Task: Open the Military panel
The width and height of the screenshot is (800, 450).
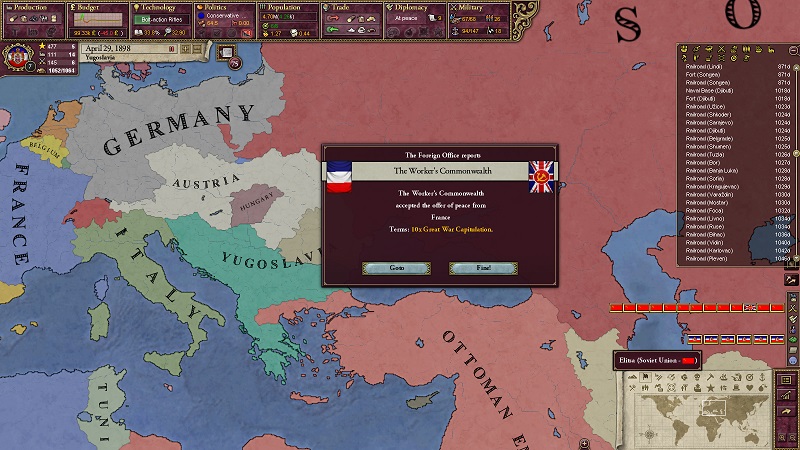Action: [x=480, y=7]
